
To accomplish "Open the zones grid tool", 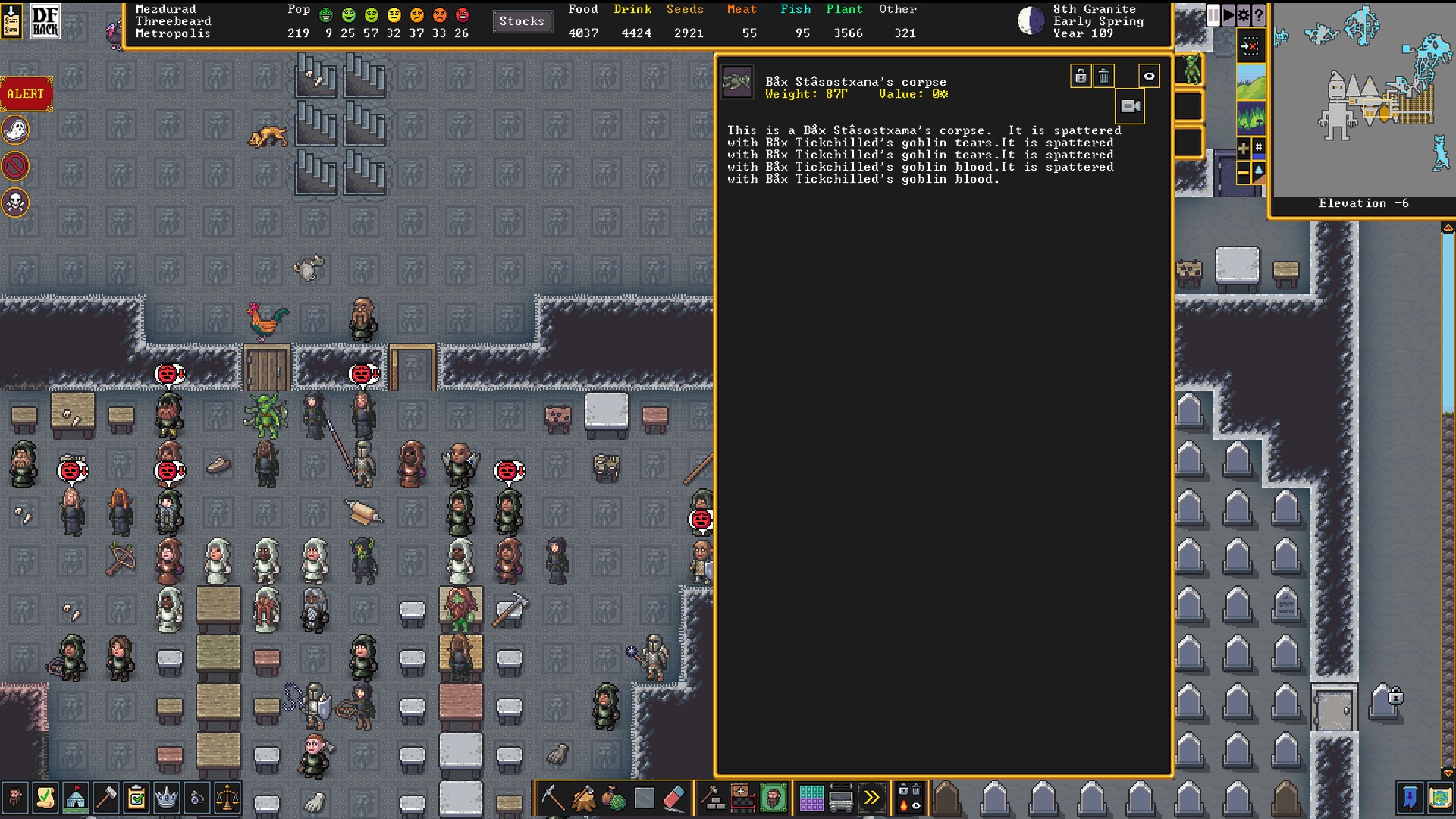I will [811, 798].
